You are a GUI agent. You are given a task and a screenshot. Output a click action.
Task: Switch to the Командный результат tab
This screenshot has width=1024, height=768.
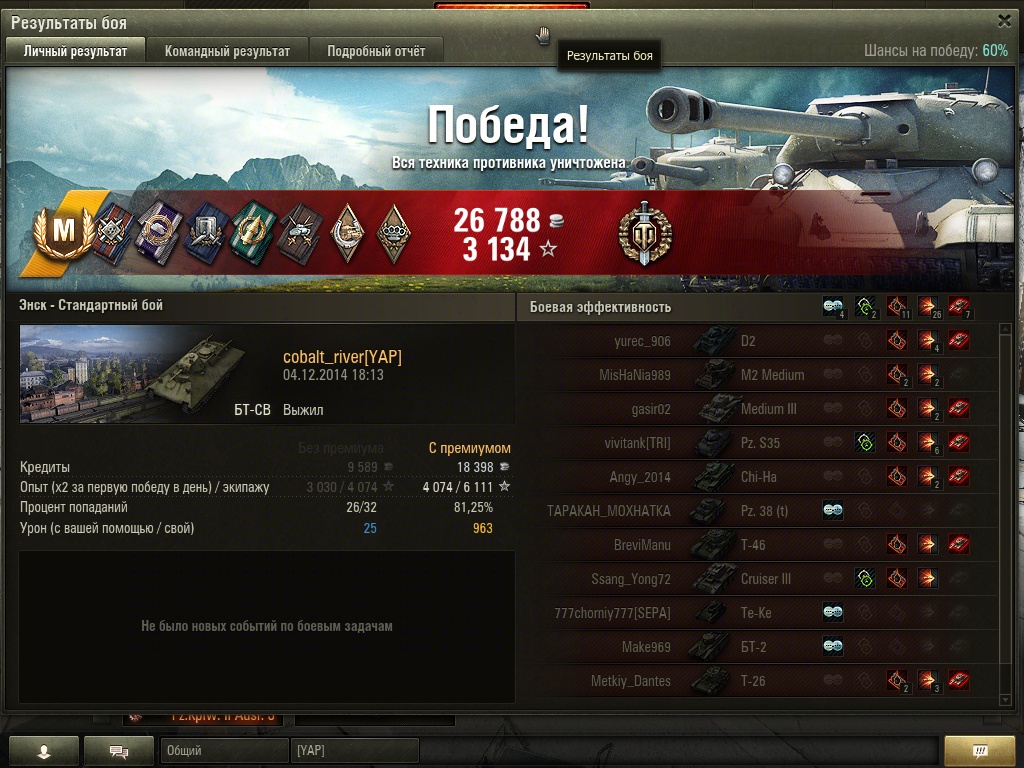point(227,51)
